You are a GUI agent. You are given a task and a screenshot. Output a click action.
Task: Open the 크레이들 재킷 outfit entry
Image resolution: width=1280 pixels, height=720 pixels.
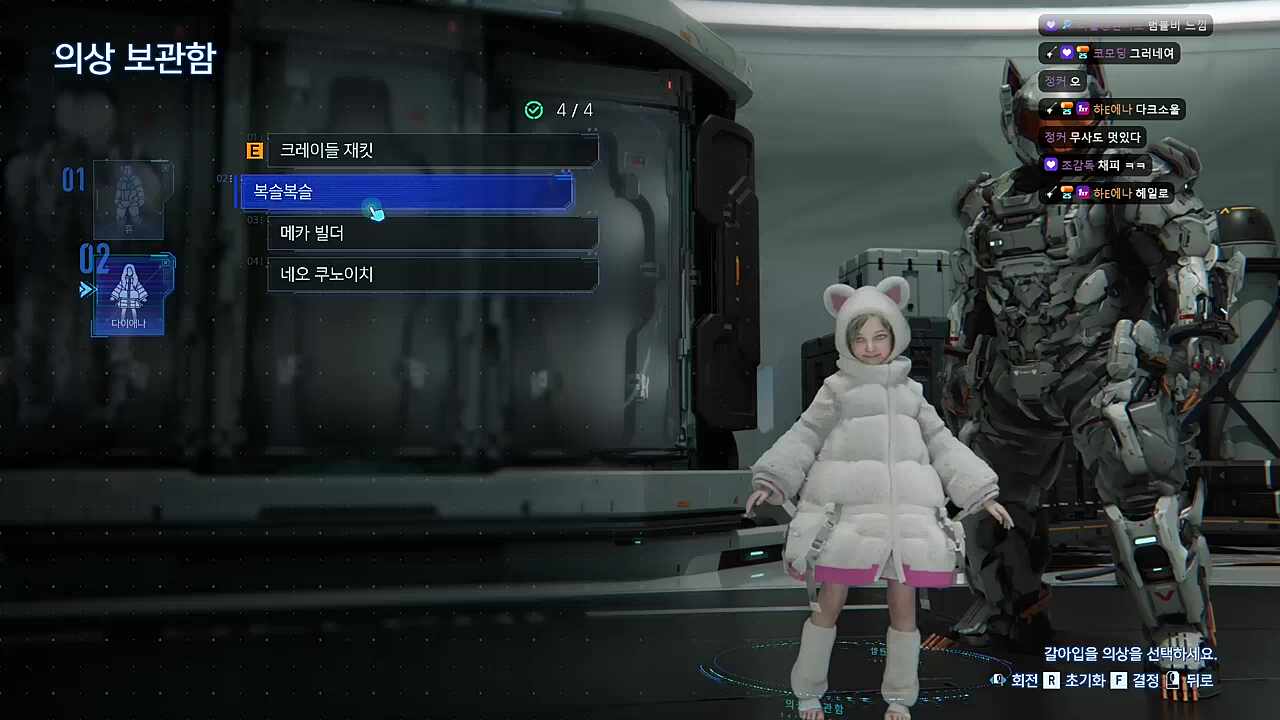(x=432, y=150)
